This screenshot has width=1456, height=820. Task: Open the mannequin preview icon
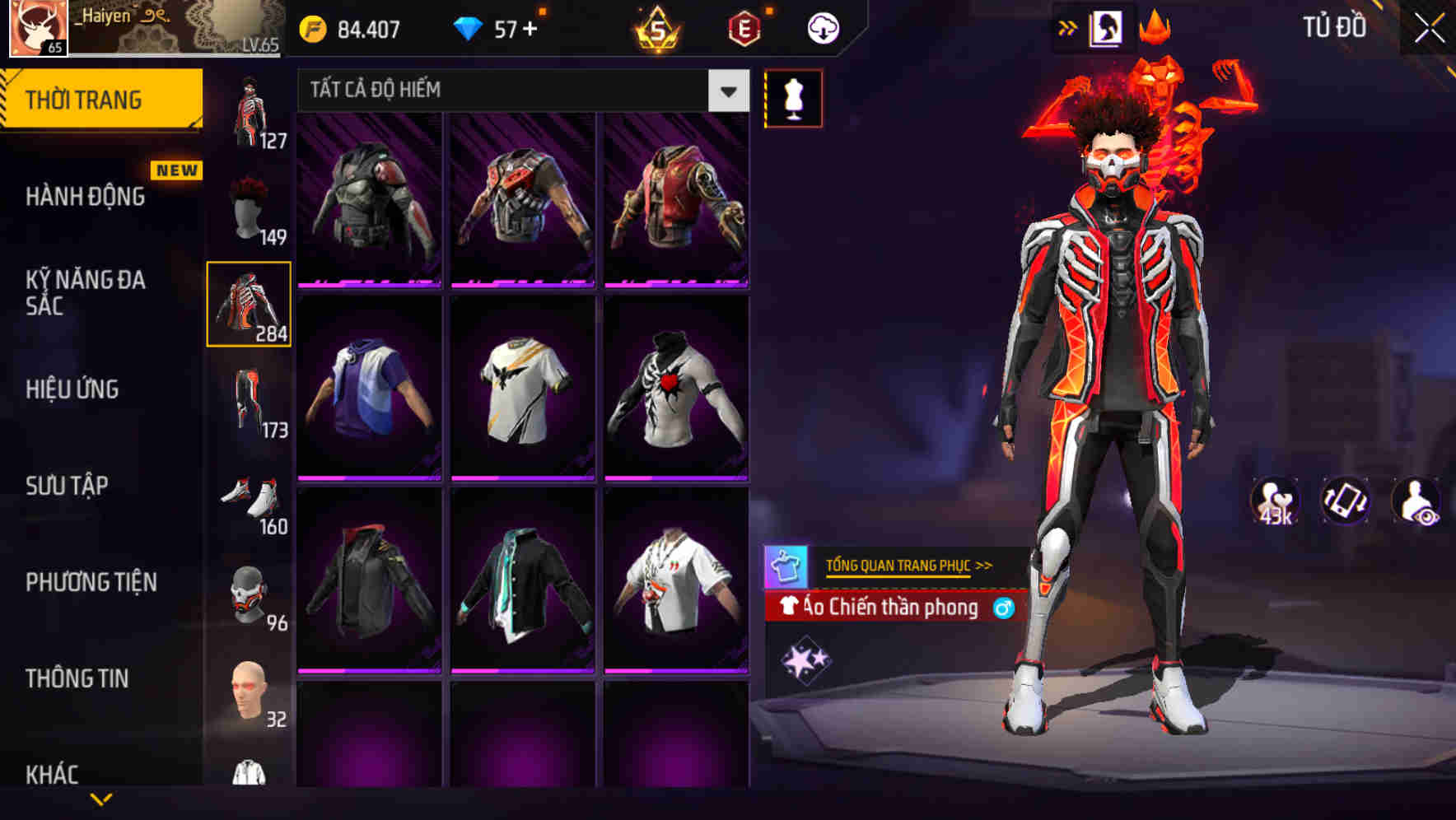[x=793, y=97]
